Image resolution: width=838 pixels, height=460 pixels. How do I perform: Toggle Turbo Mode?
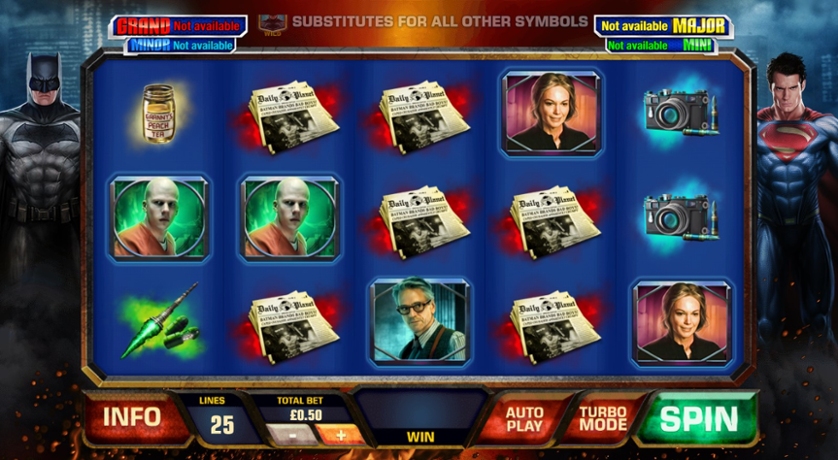coord(603,418)
